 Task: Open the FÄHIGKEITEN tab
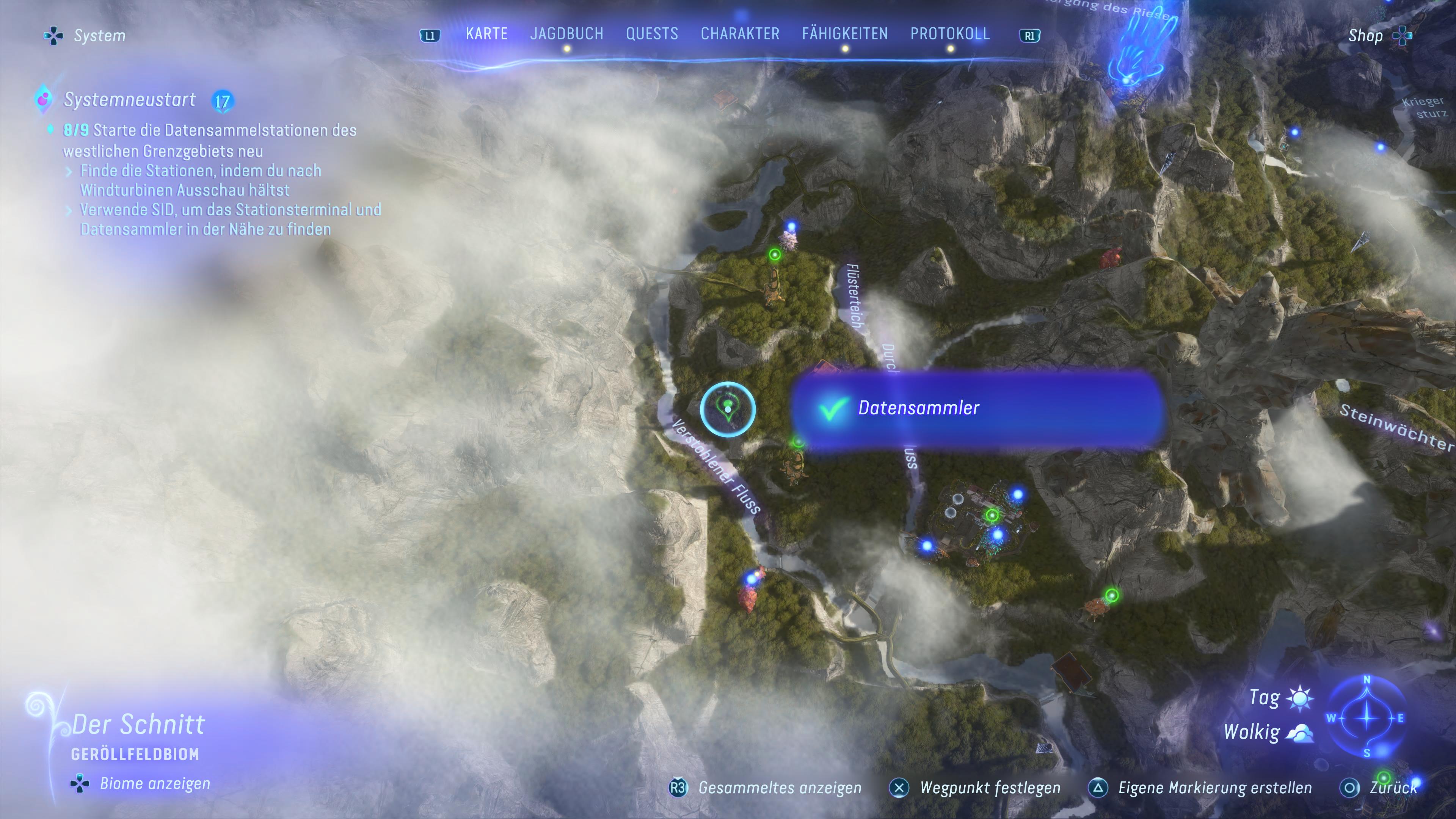click(844, 34)
